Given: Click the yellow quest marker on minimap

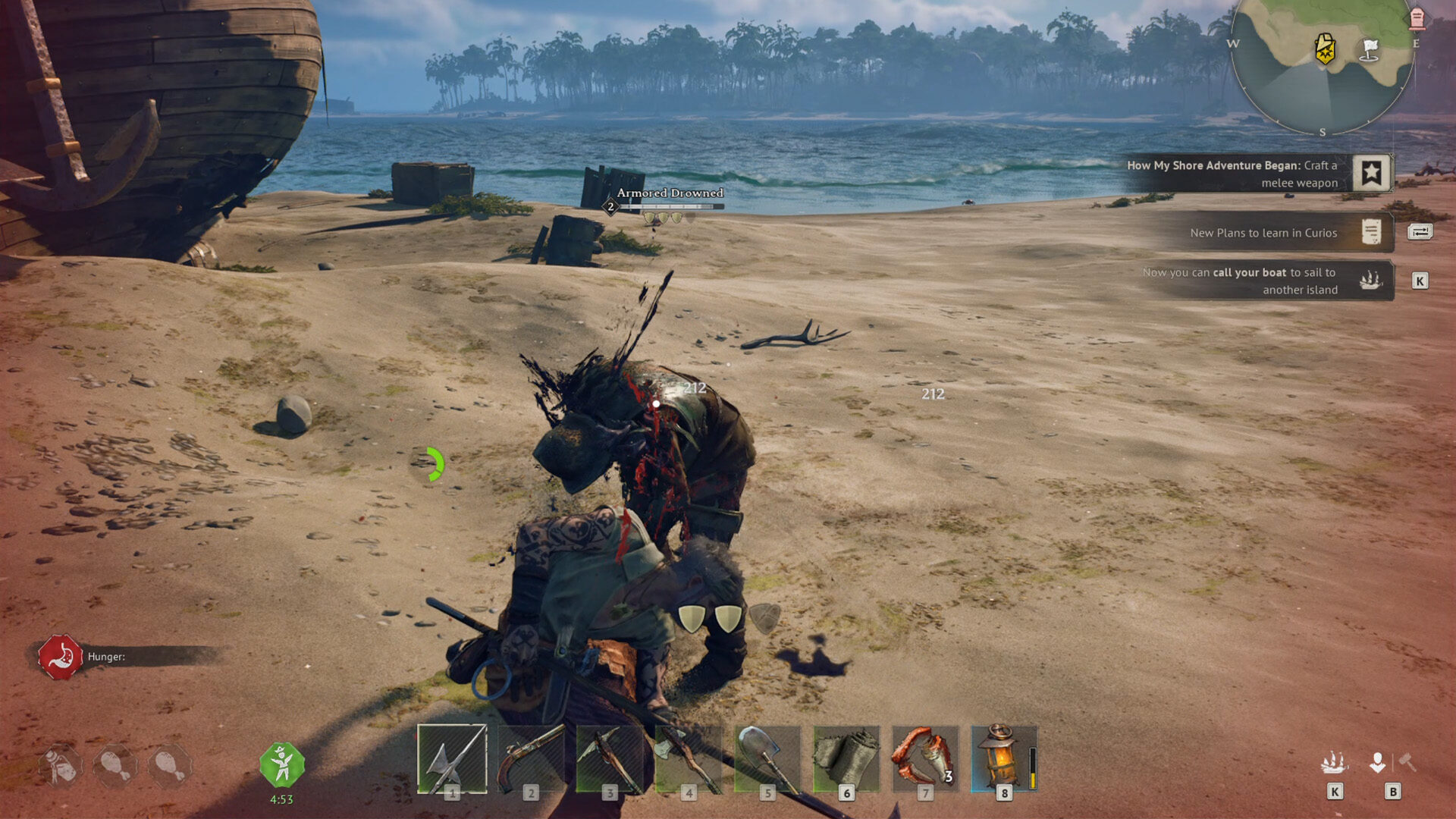Looking at the screenshot, I should pos(1325,49).
